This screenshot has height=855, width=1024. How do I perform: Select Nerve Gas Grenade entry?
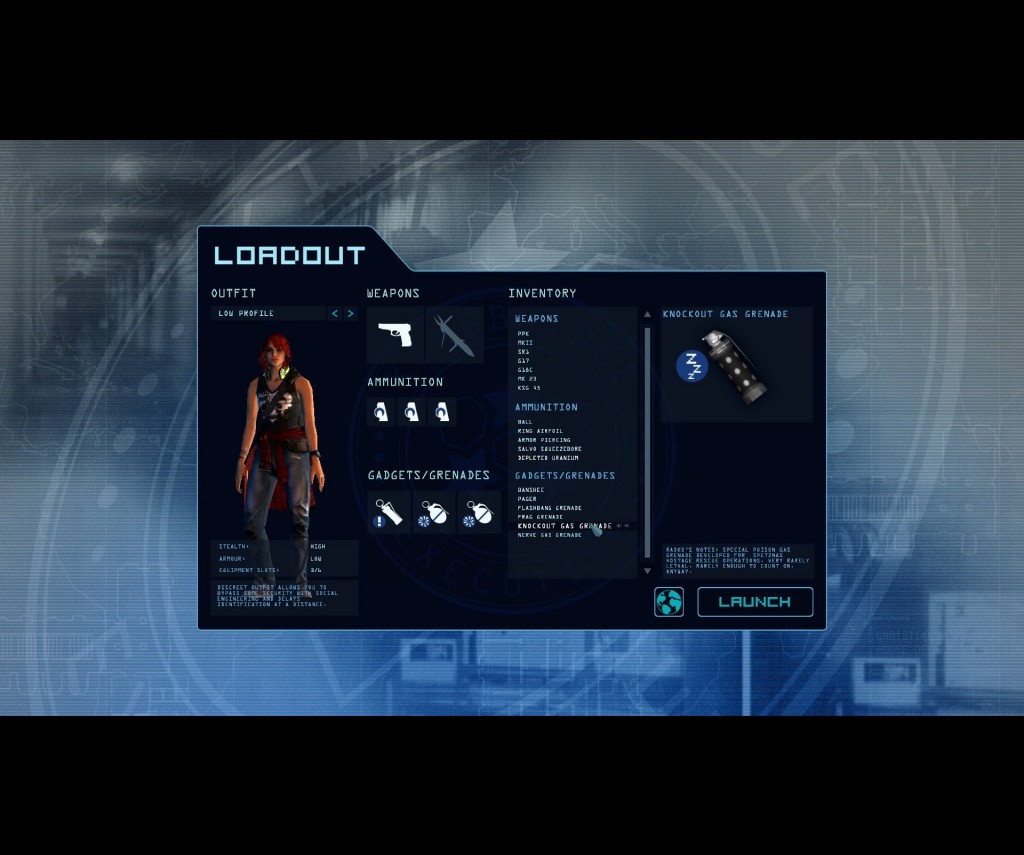coord(549,535)
